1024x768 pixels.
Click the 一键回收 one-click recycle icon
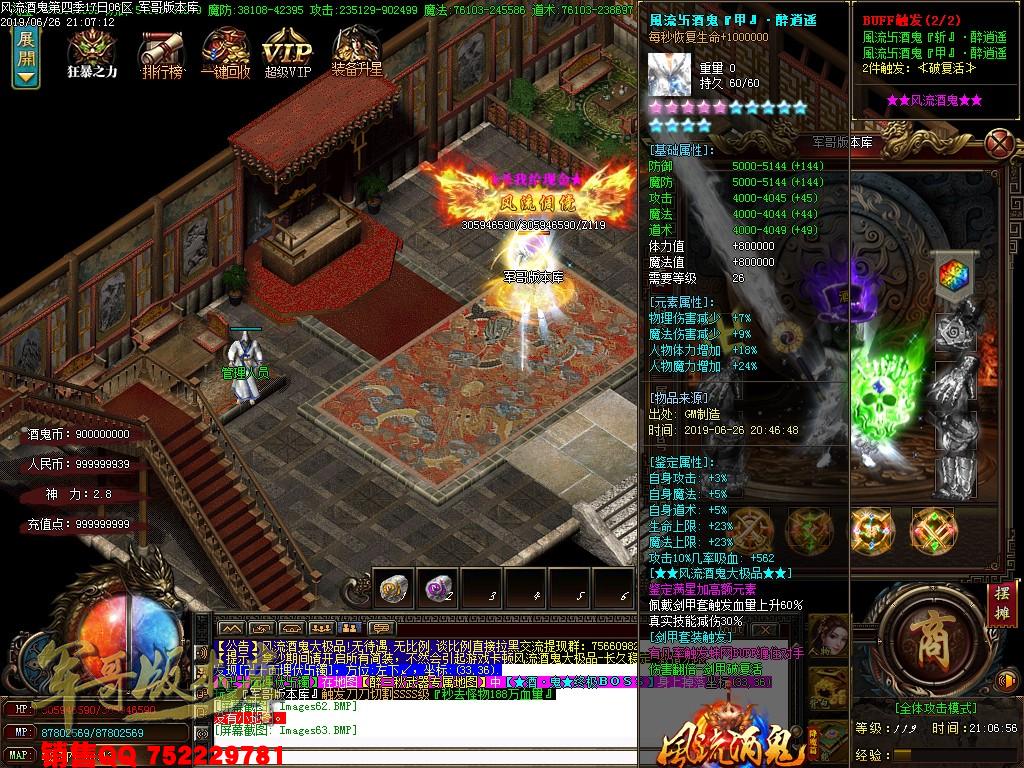coord(225,50)
